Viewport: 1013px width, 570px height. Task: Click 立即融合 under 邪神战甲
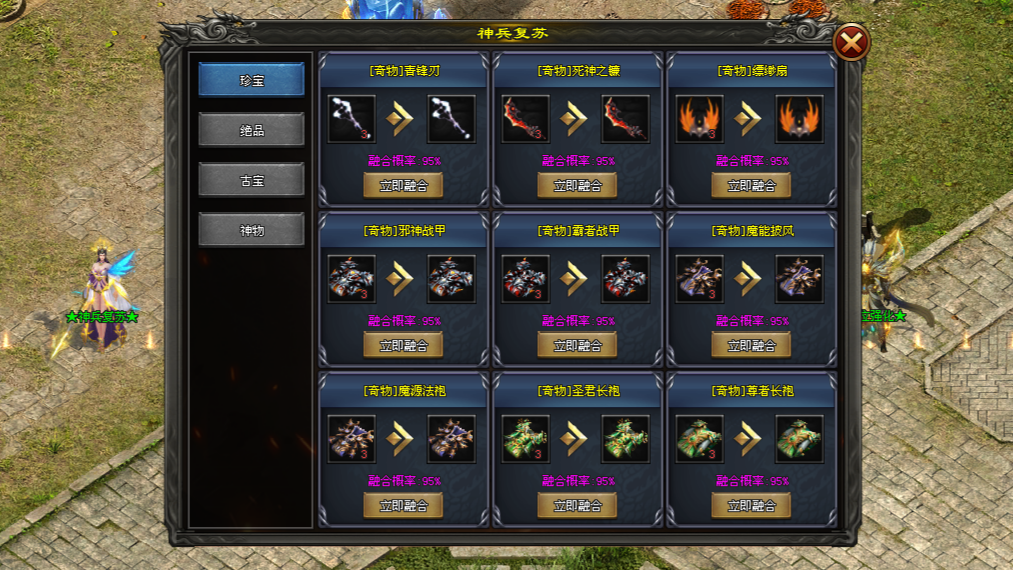(x=403, y=345)
